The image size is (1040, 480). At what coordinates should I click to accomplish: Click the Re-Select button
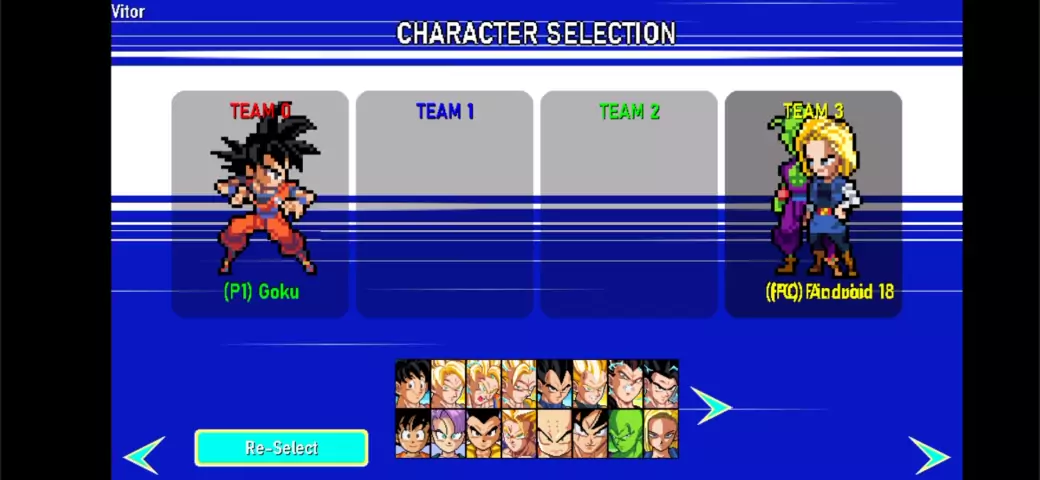click(281, 448)
